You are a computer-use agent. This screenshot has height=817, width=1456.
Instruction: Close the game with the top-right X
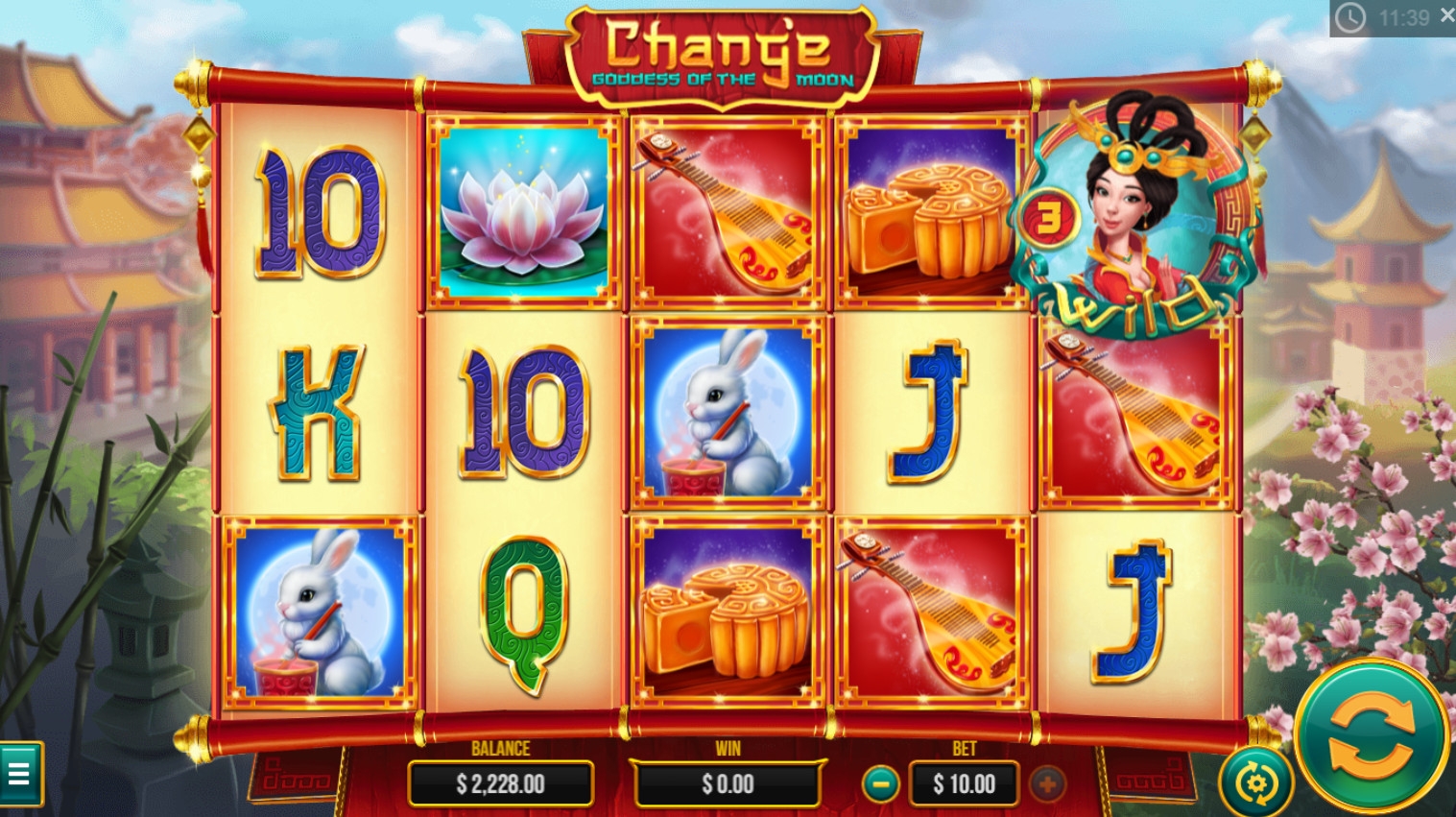click(x=1446, y=16)
